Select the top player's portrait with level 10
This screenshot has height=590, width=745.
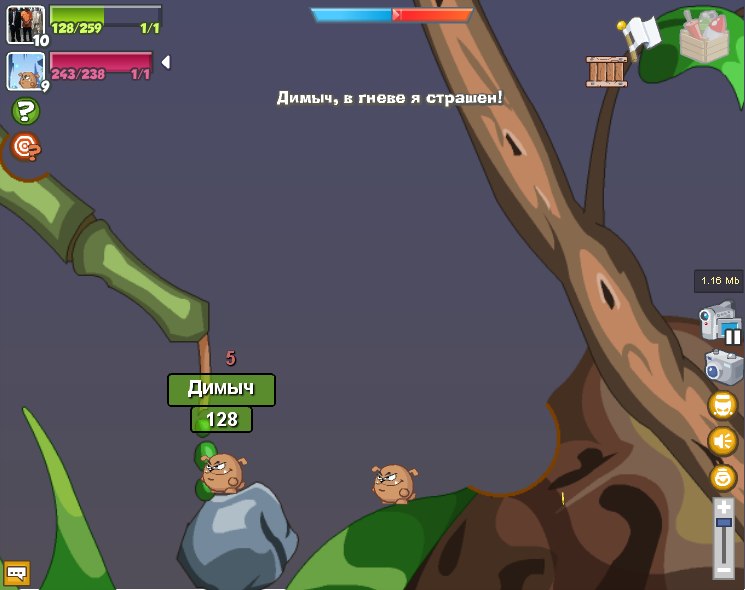pos(25,24)
